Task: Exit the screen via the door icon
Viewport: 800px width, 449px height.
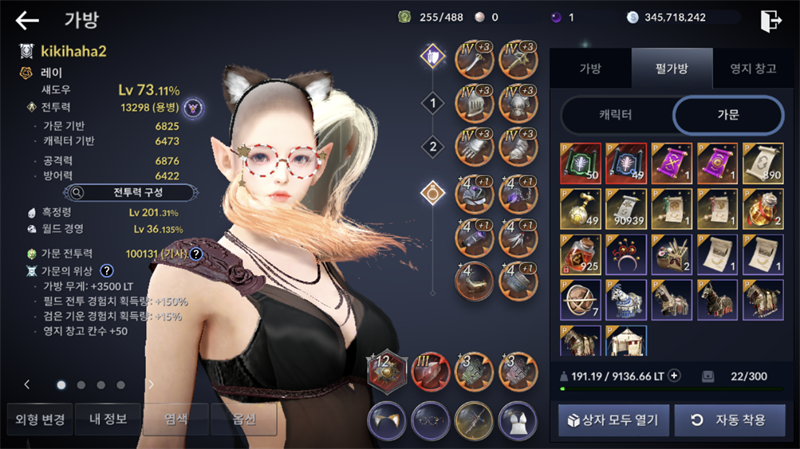Action: (770, 19)
